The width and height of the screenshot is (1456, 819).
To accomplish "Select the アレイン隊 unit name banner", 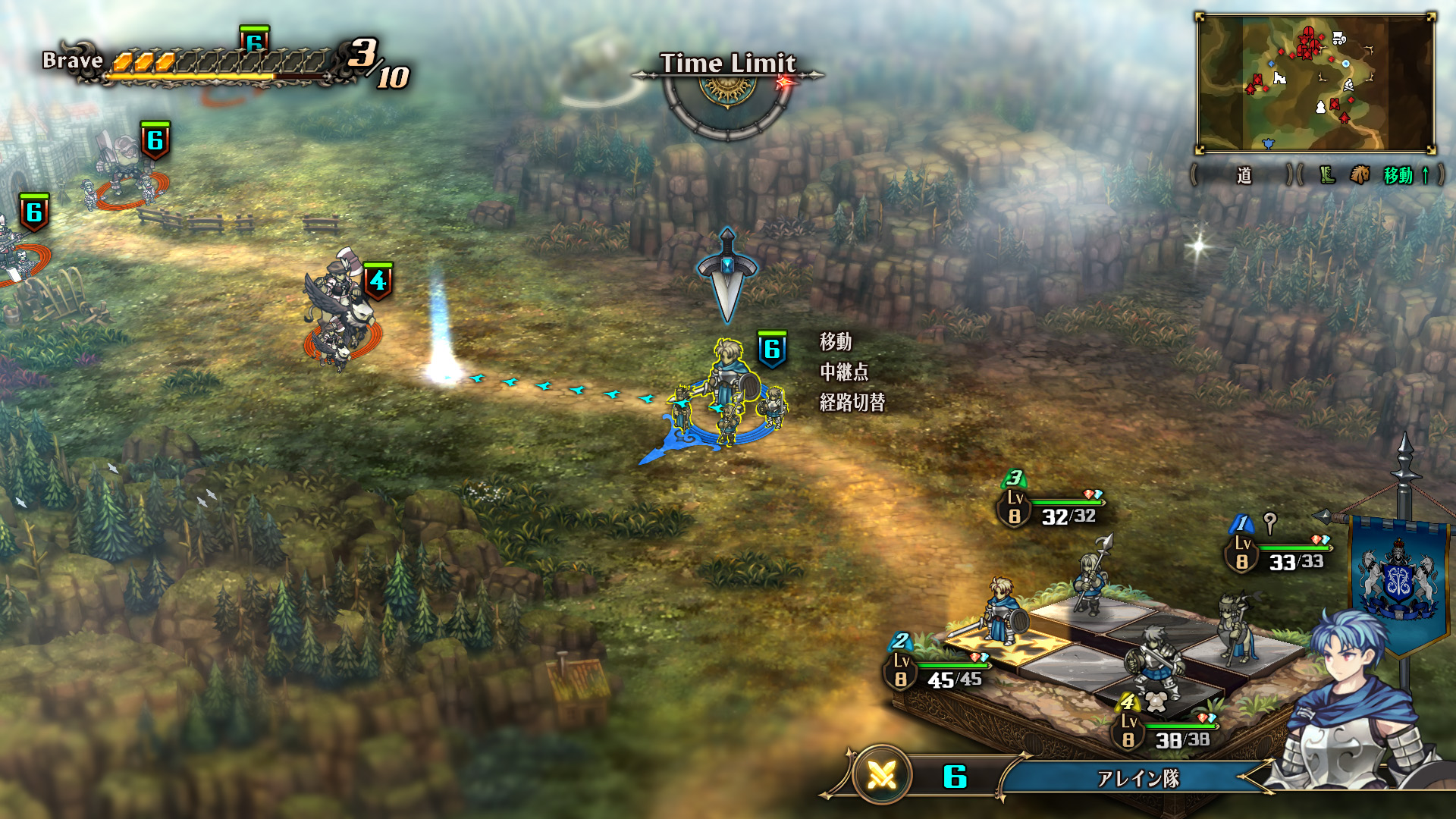I will point(1137,778).
